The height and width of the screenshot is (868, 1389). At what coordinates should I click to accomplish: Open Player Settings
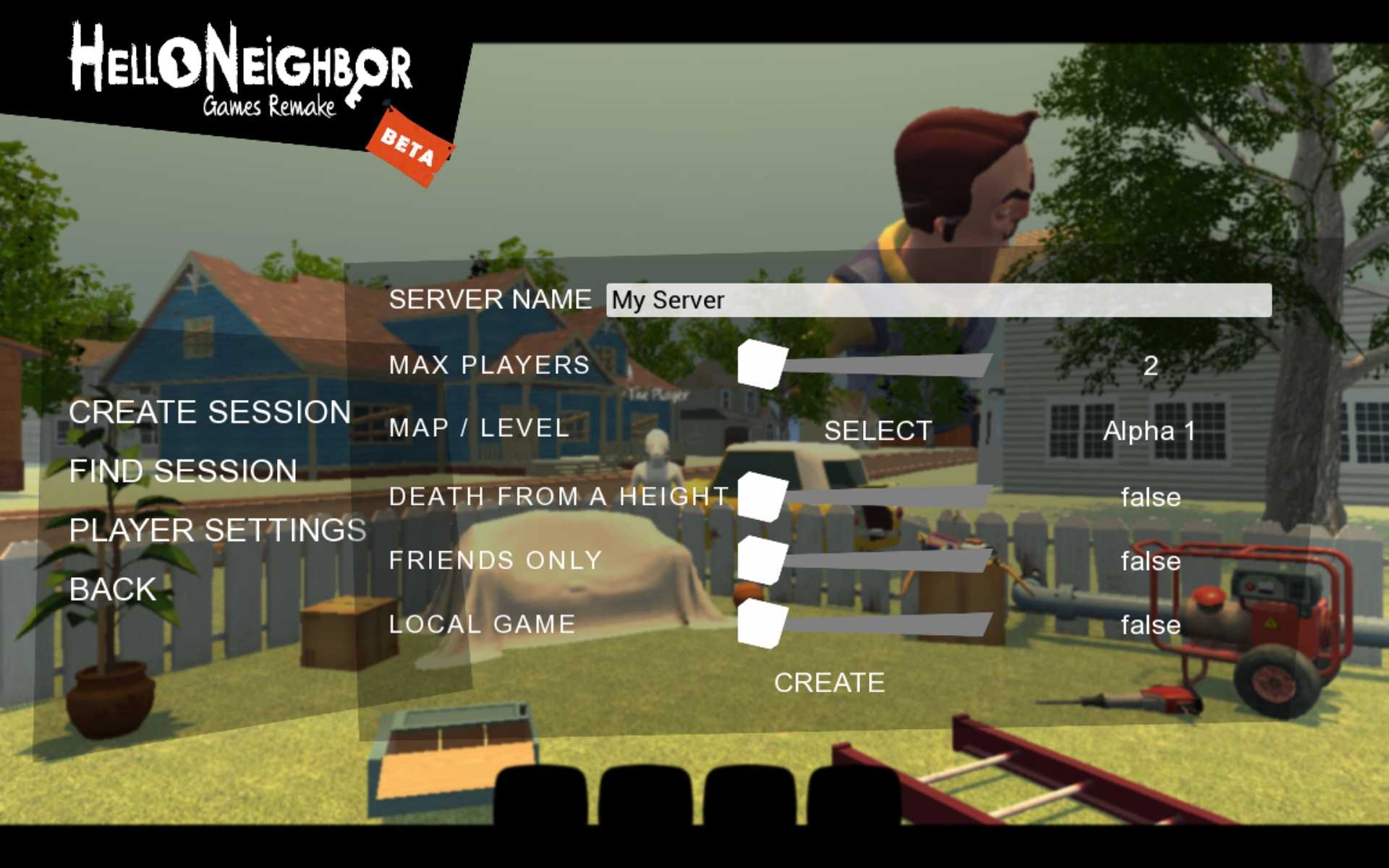click(x=217, y=530)
